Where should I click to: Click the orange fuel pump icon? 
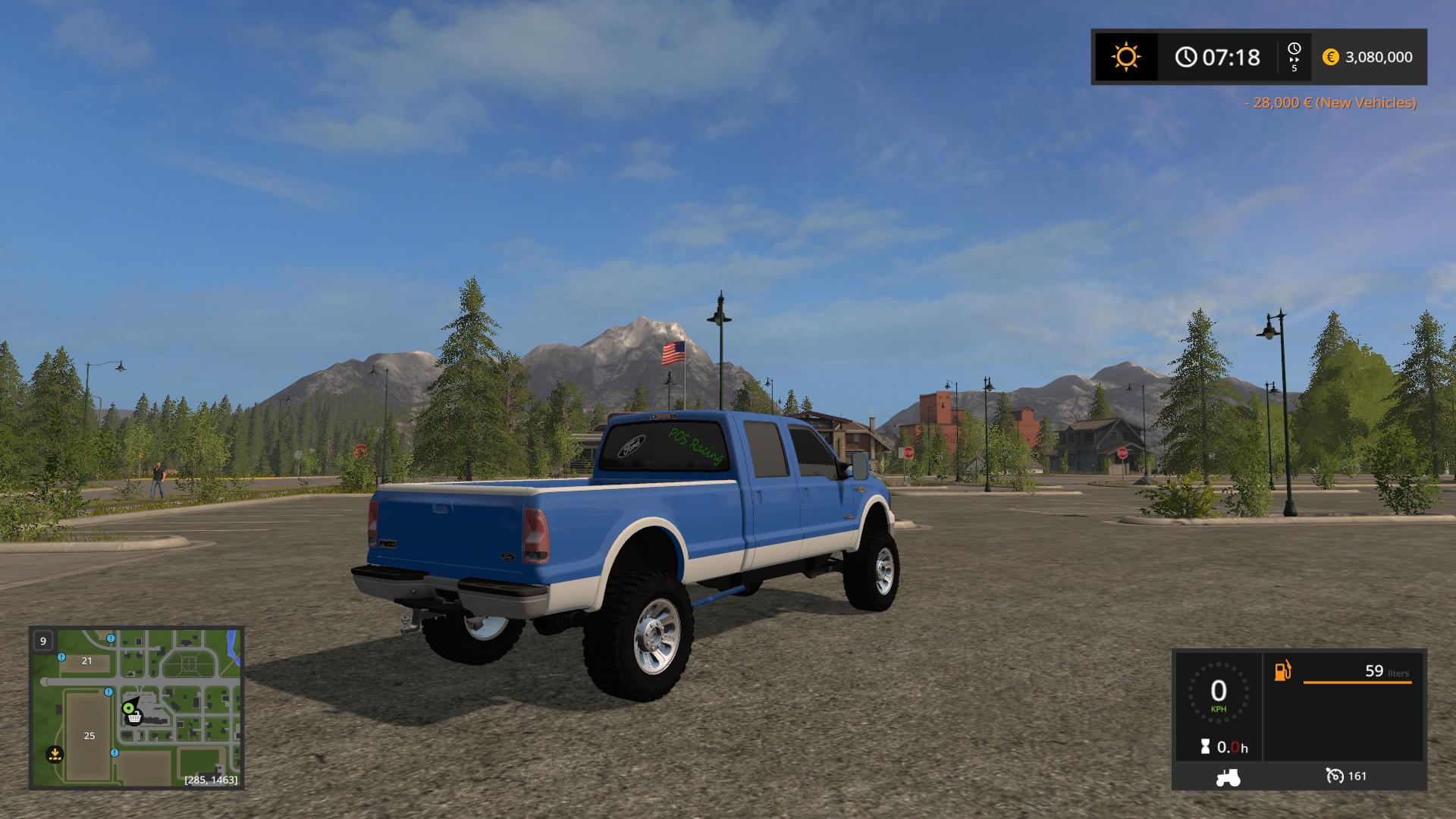1282,671
